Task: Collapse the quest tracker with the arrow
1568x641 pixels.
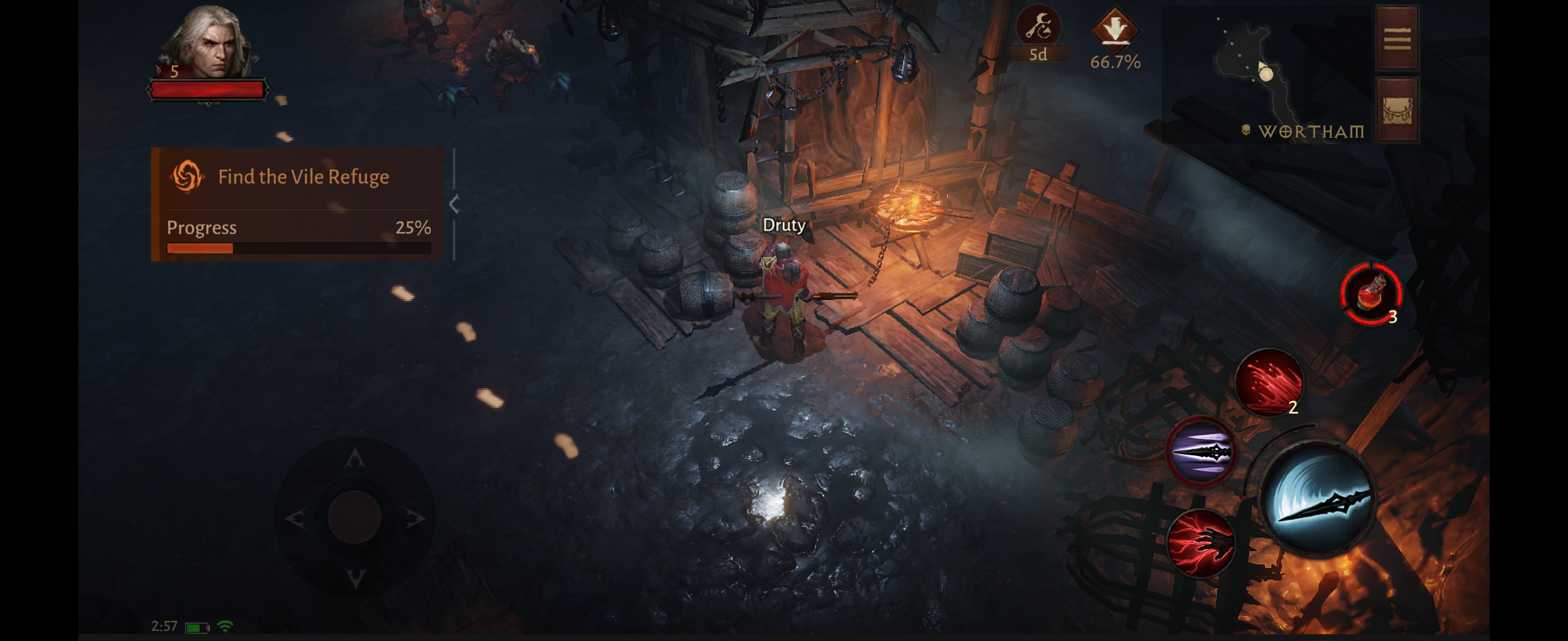Action: [x=454, y=204]
